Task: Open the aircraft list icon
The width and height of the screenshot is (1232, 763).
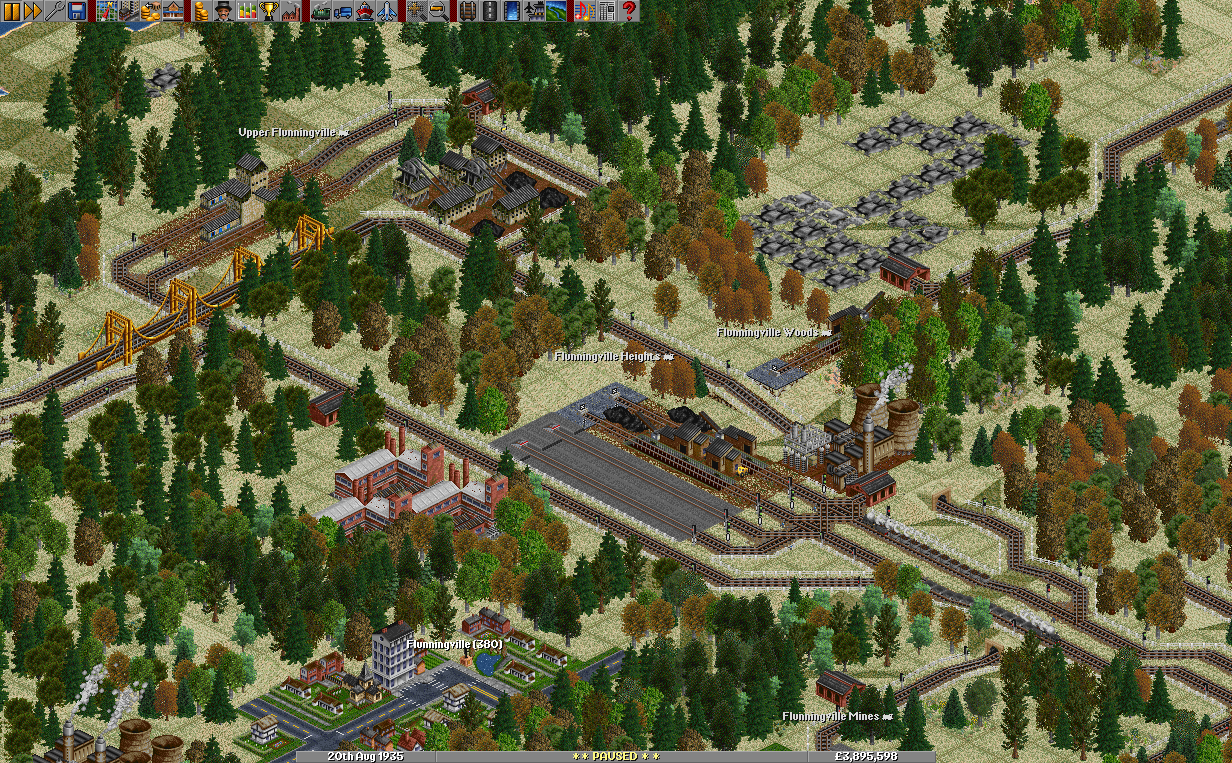Action: [387, 11]
